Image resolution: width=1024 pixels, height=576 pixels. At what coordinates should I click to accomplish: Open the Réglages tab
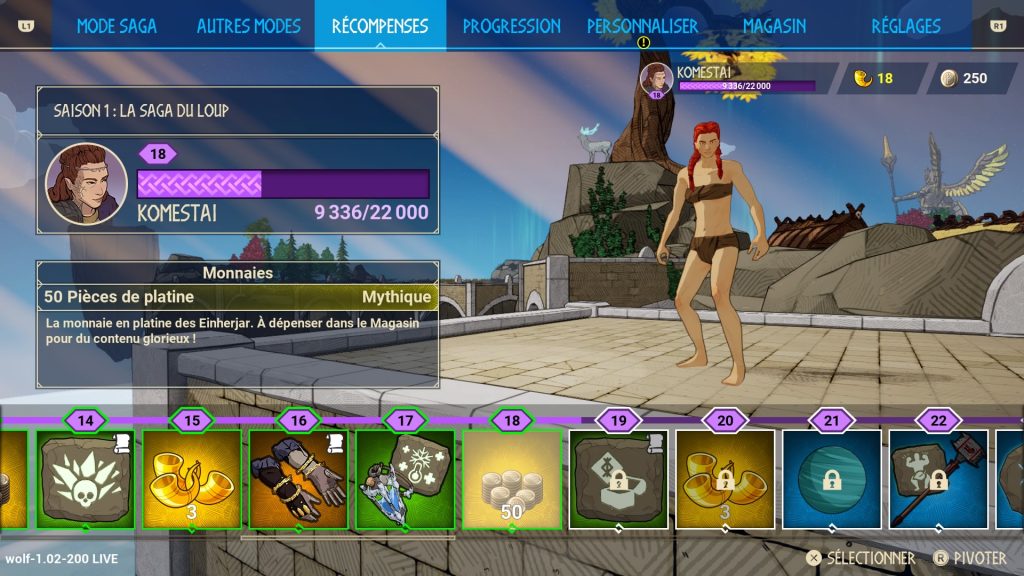coord(903,26)
